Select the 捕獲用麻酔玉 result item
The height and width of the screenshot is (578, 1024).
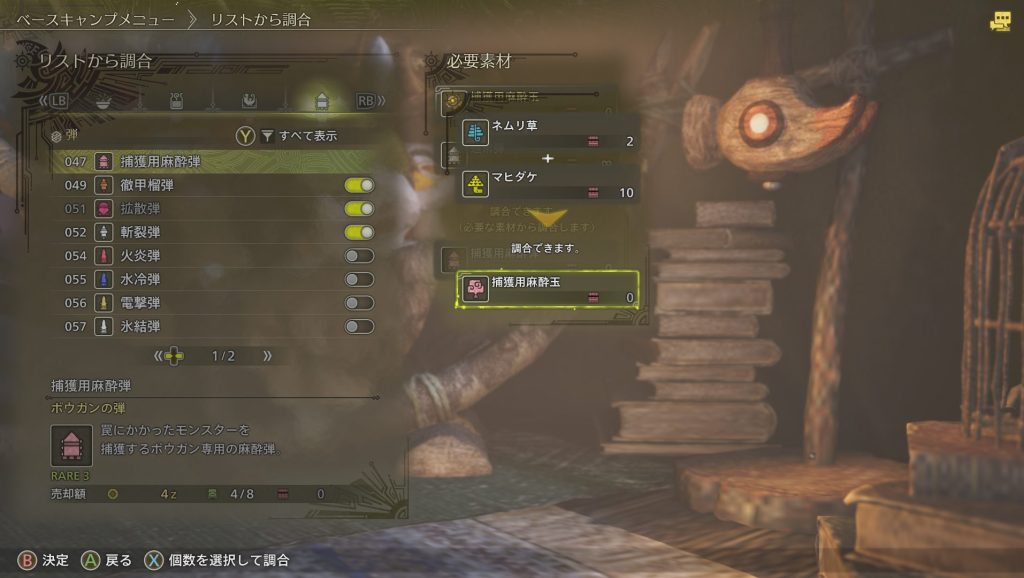[548, 289]
